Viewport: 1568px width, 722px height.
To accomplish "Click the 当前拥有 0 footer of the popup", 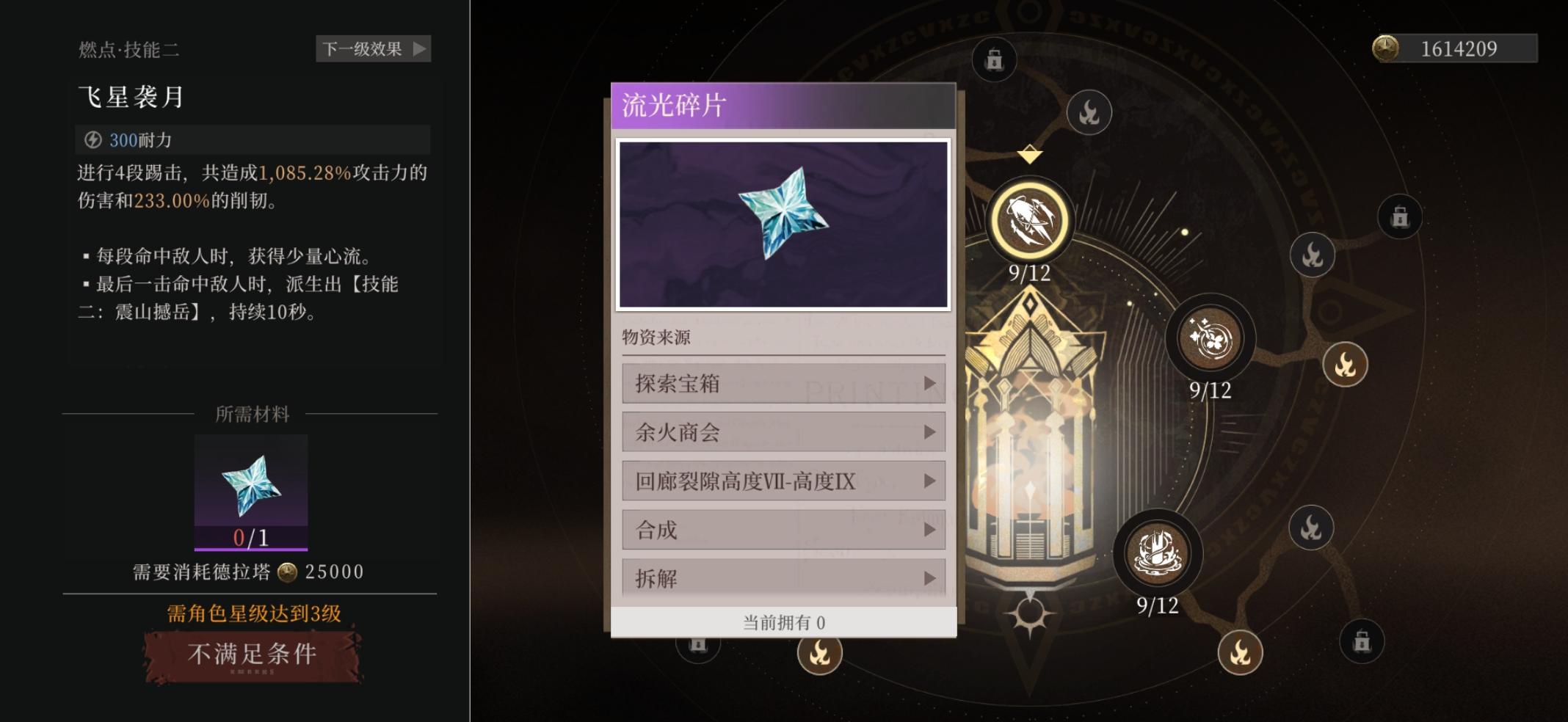I will click(x=783, y=621).
